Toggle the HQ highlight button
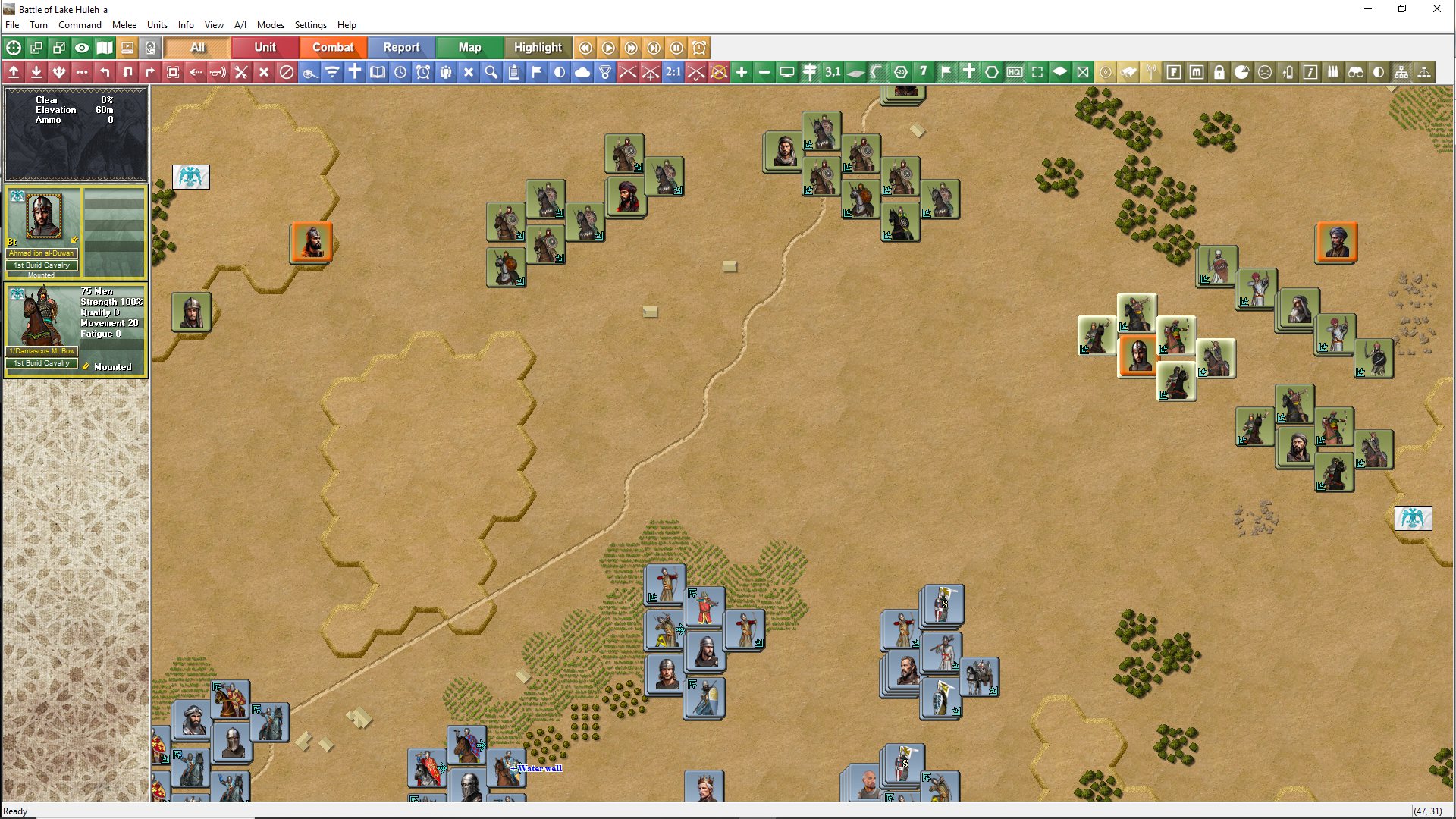 [1015, 72]
